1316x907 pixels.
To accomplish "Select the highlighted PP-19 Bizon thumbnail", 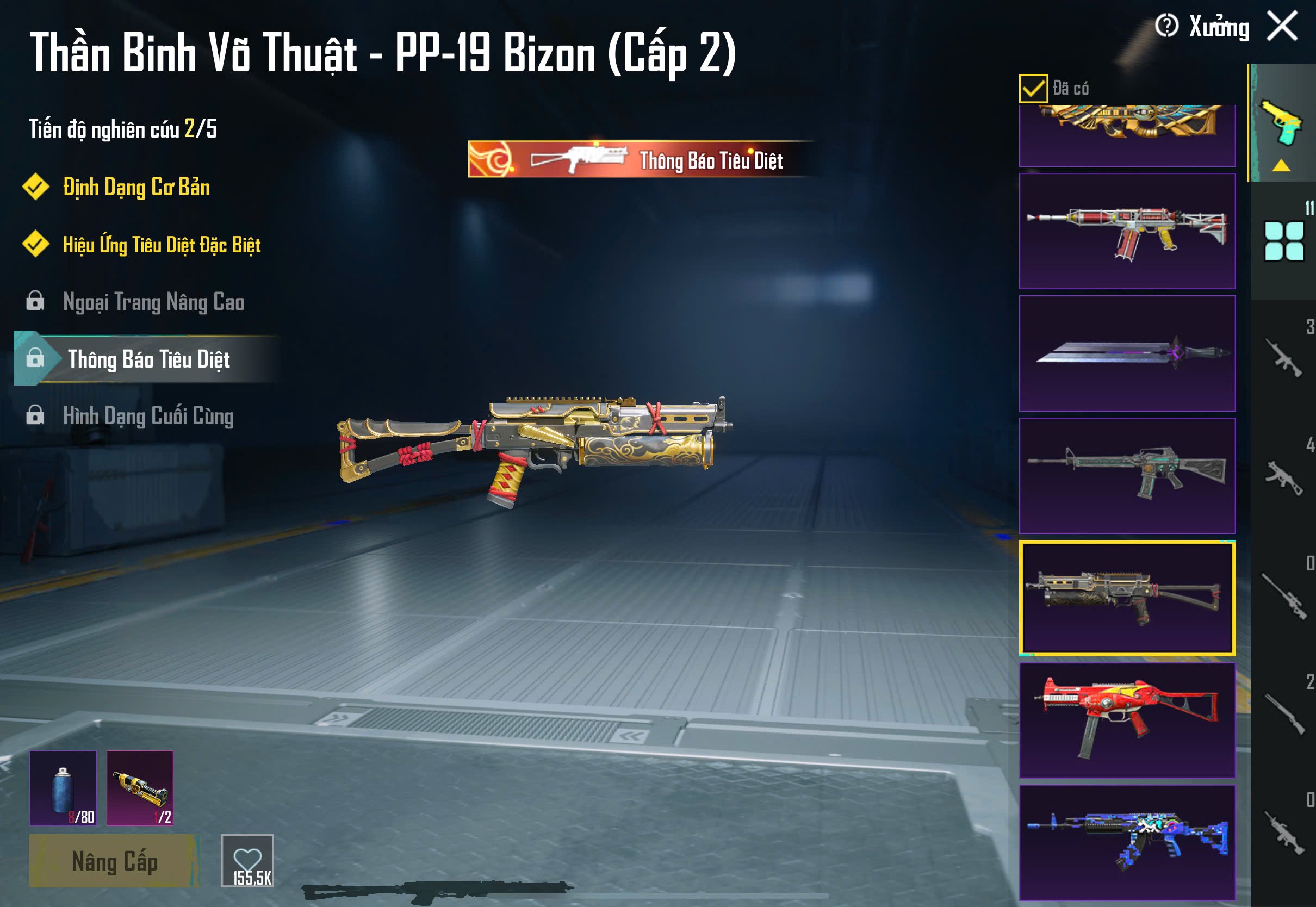I will click(x=1127, y=598).
